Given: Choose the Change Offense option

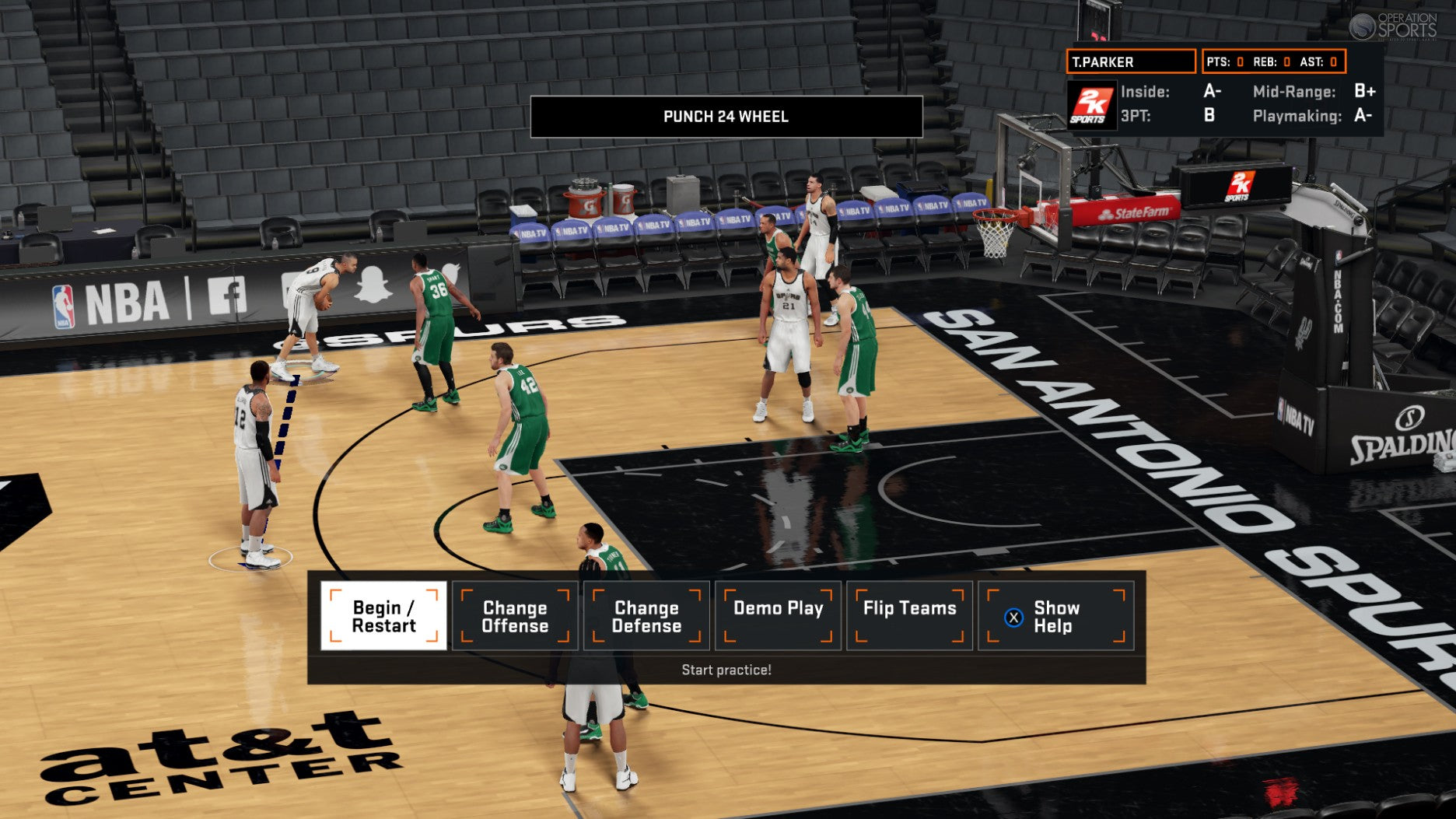Looking at the screenshot, I should [x=515, y=616].
